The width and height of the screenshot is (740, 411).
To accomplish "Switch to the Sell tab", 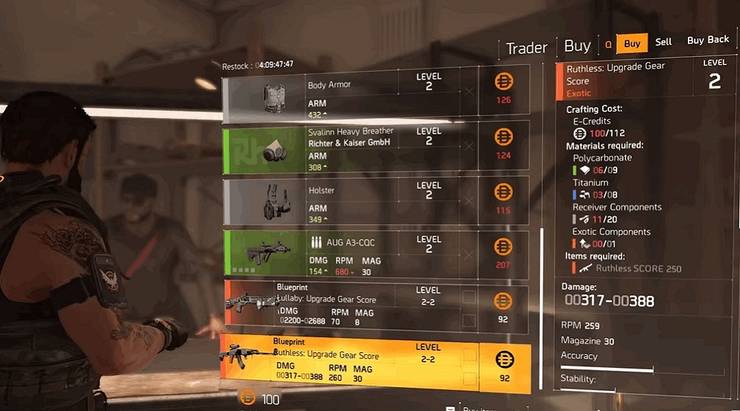I will pos(663,43).
